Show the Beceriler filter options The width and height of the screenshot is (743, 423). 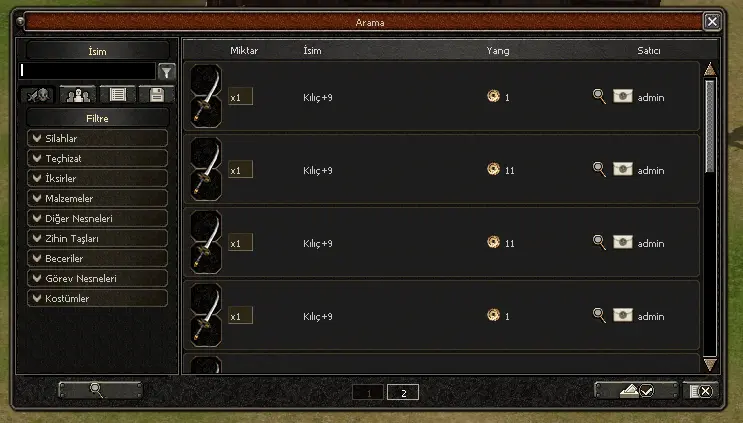[x=97, y=258]
